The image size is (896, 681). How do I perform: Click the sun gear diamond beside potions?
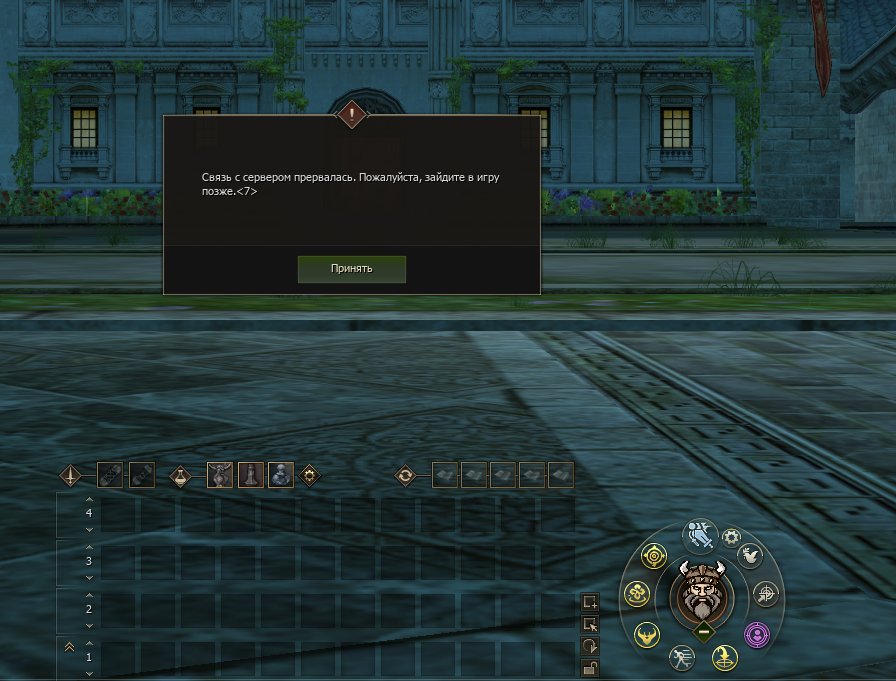(309, 475)
